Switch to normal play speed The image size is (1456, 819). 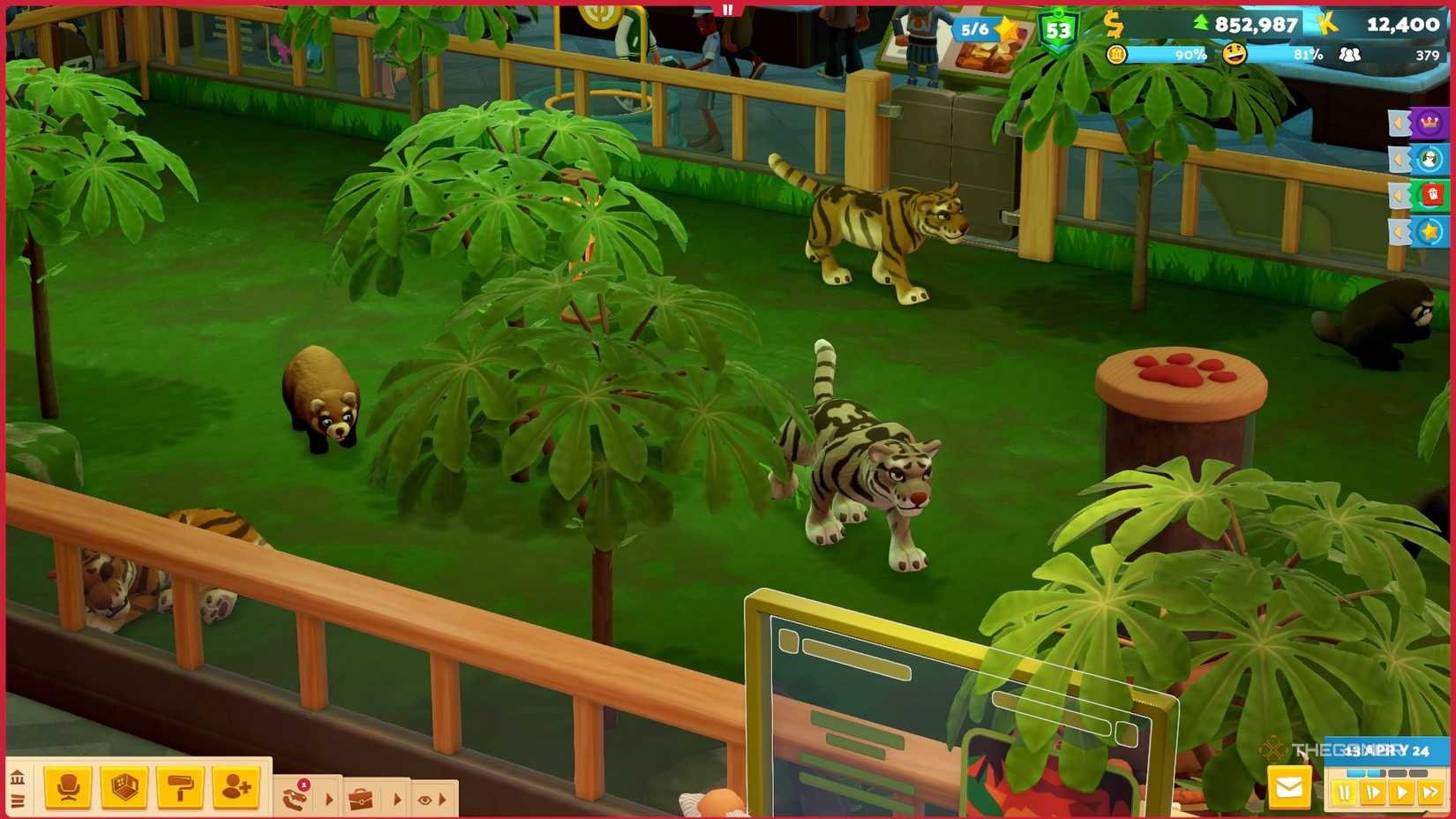pyautogui.click(x=1402, y=792)
